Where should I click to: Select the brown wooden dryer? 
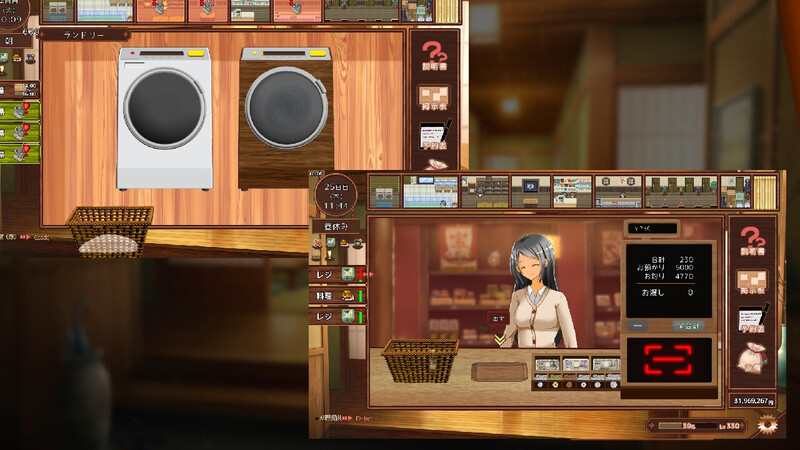coord(286,115)
